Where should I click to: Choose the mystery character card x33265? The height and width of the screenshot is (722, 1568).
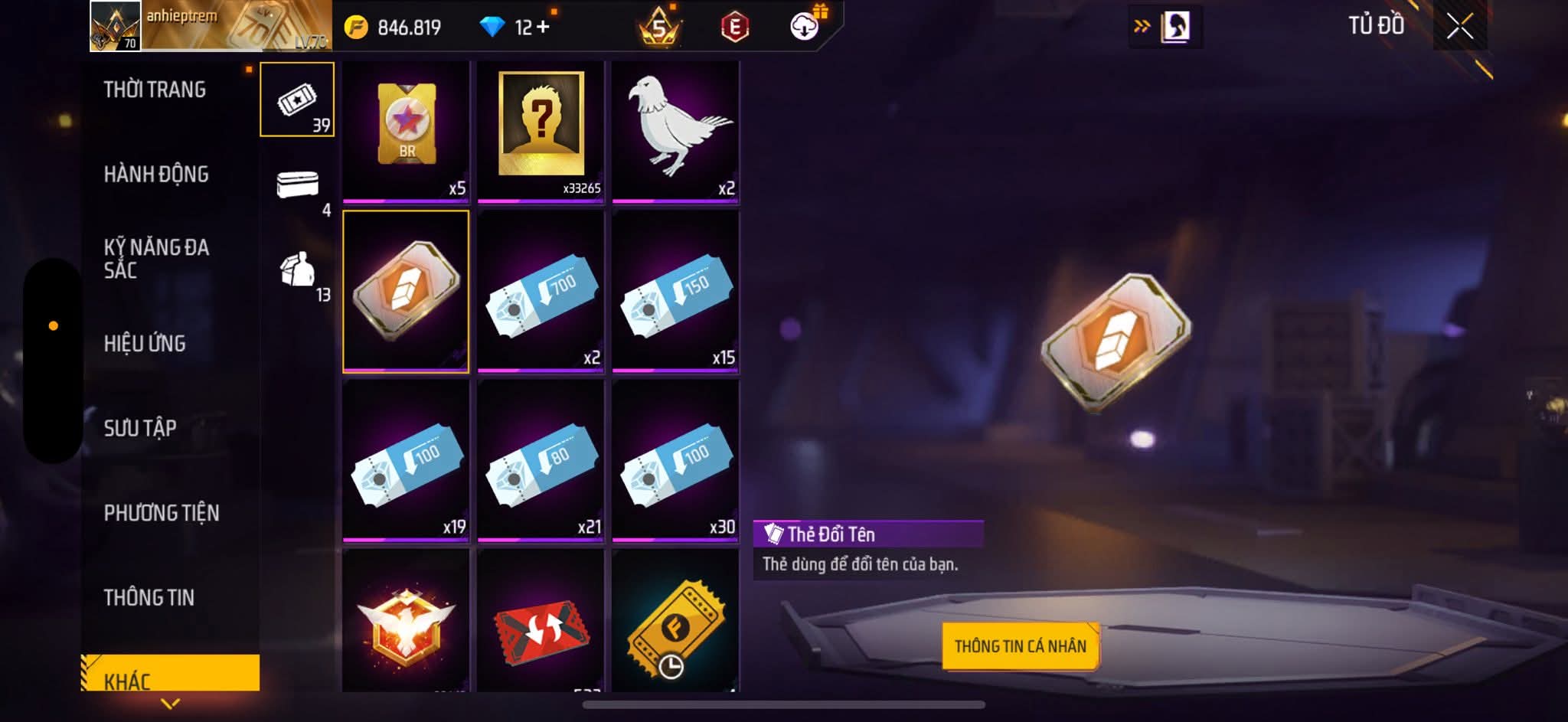[x=541, y=130]
